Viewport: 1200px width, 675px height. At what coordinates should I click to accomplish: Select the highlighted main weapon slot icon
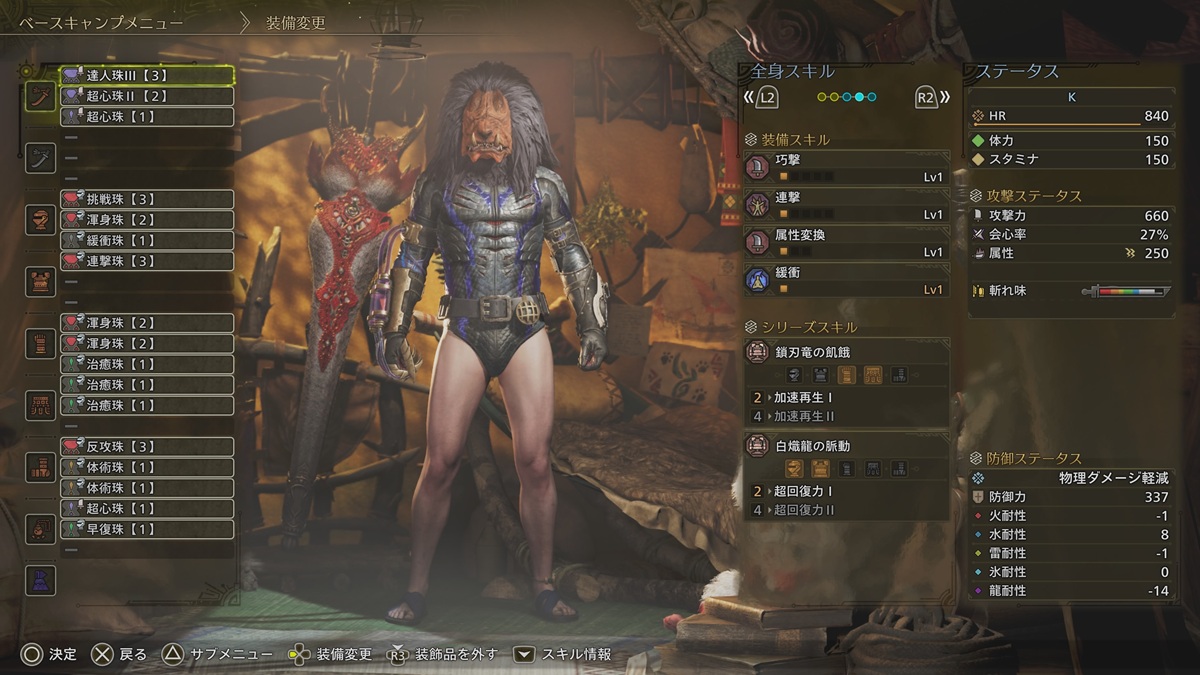40,96
